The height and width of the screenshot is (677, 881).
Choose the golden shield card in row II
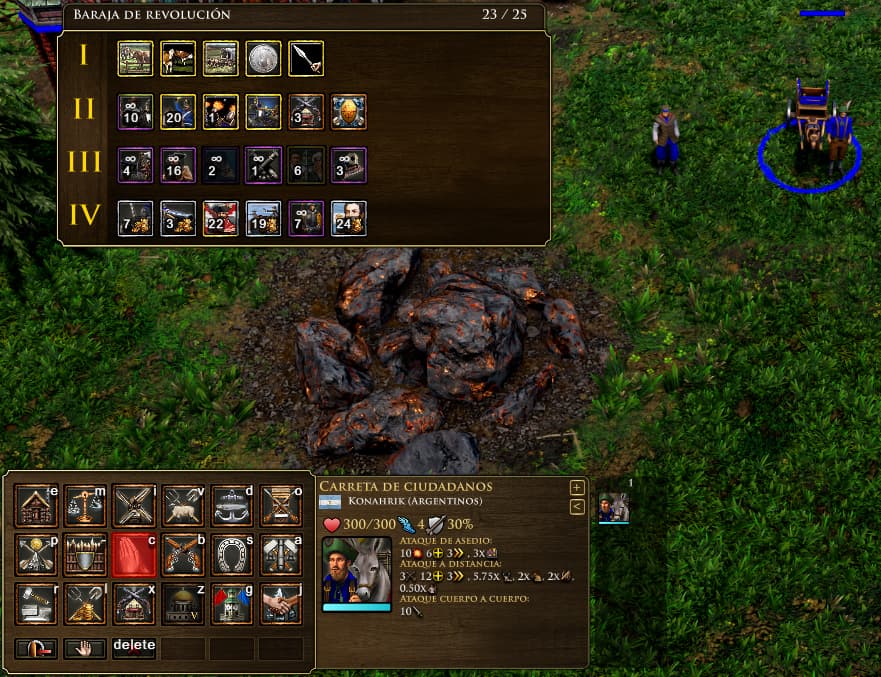(x=349, y=111)
